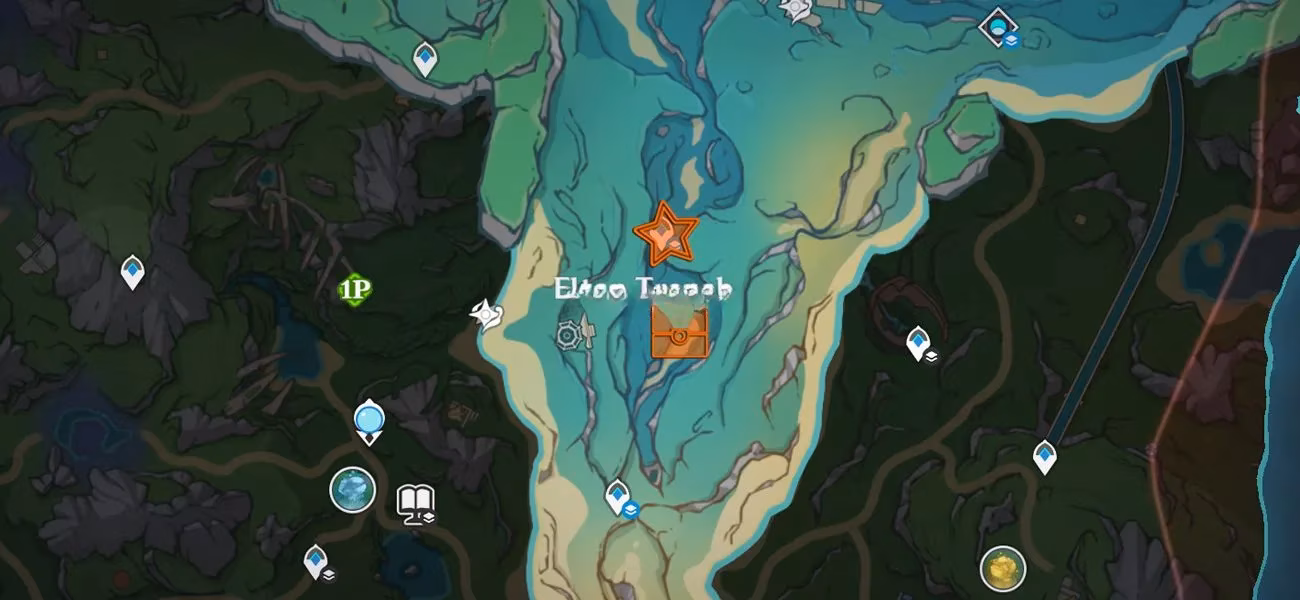Choose the waypoint on the upper green plateau
The height and width of the screenshot is (600, 1300).
(x=425, y=58)
